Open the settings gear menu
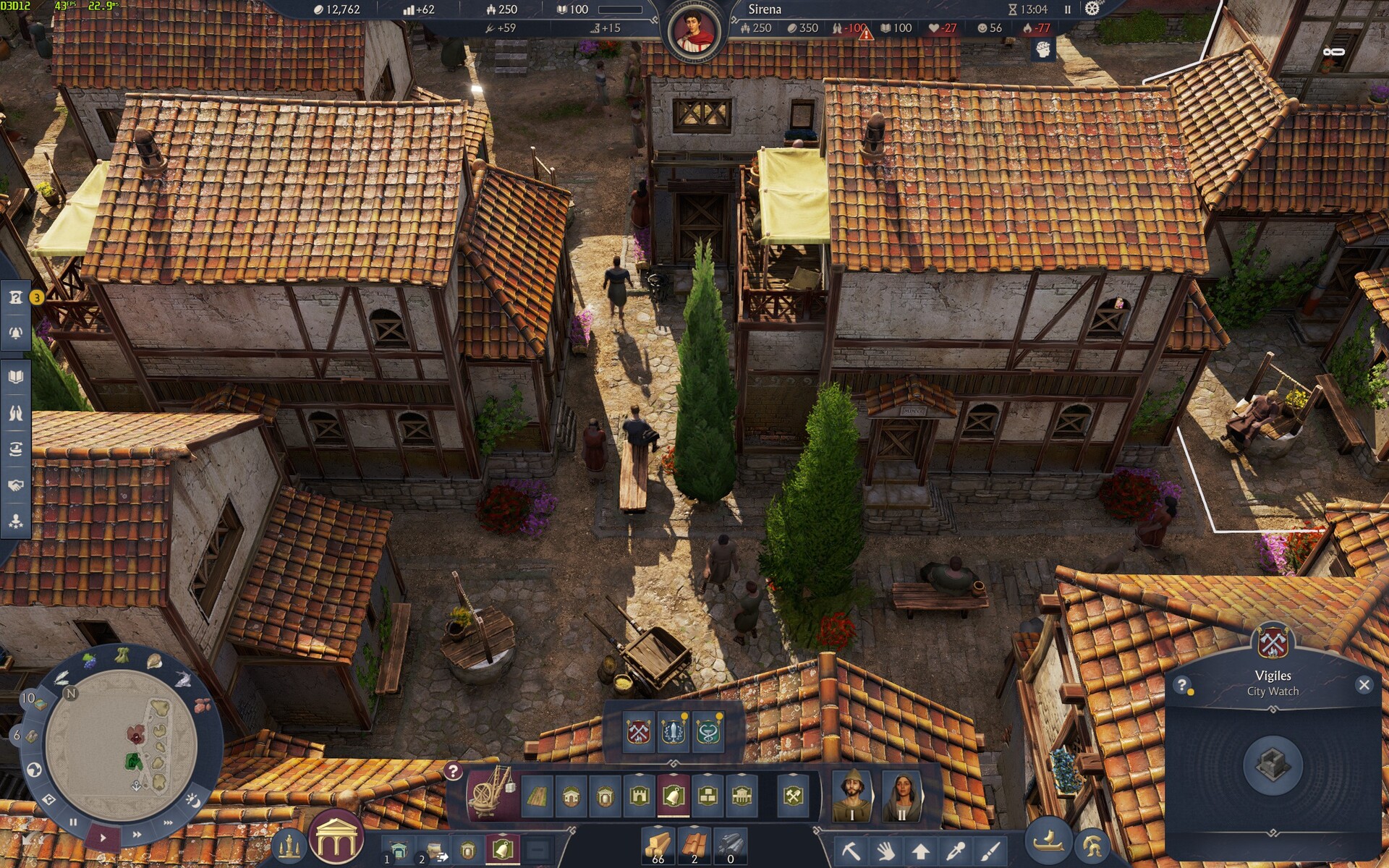Viewport: 1389px width, 868px height. (x=1092, y=9)
